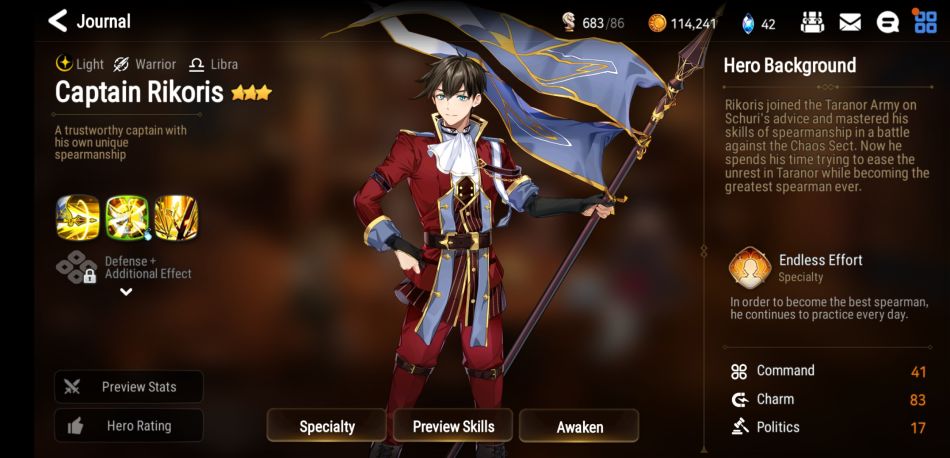Open the blue grid main menu
Viewport: 950px width, 458px height.
point(925,22)
